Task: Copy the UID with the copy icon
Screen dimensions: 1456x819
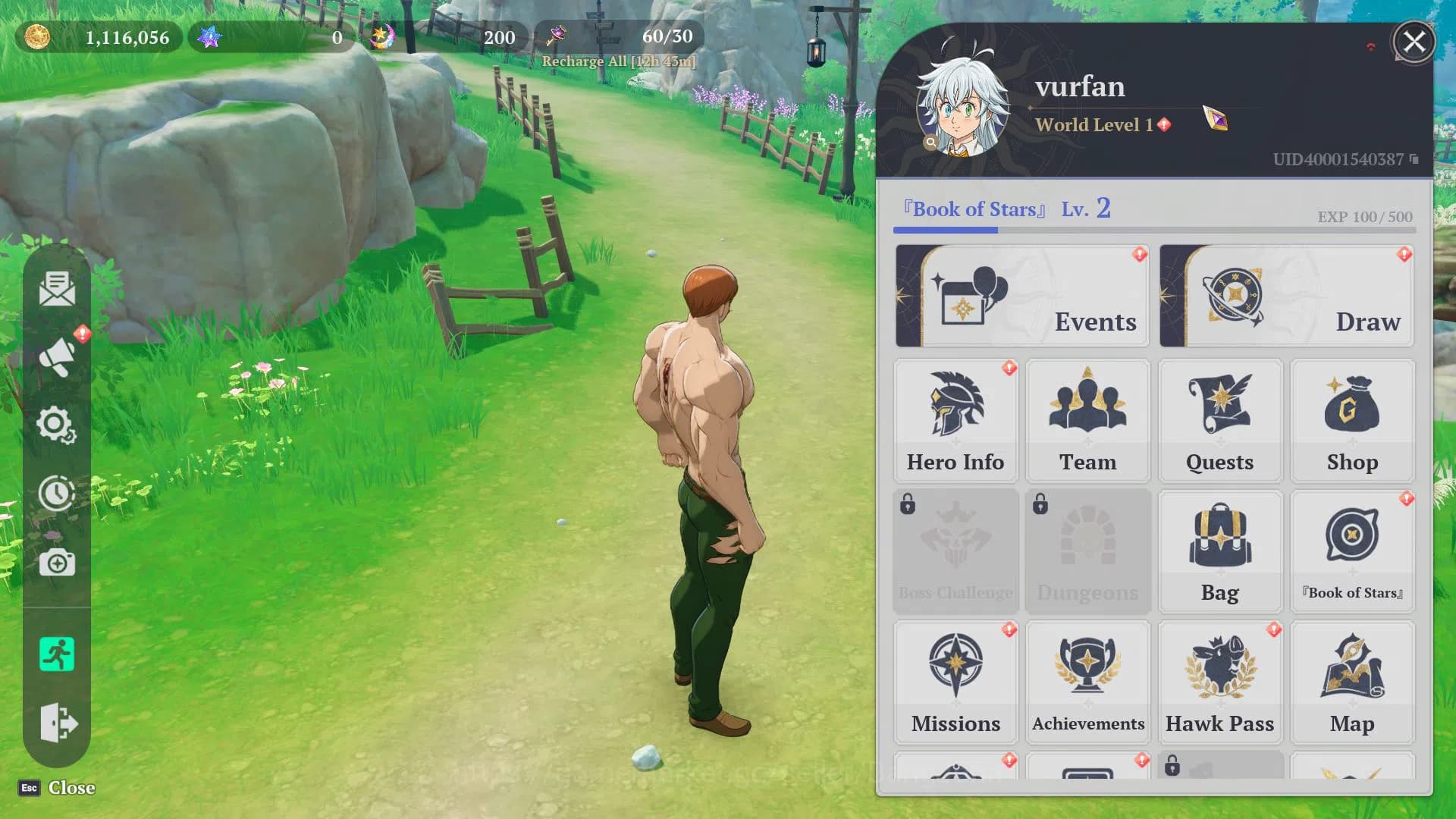Action: click(1414, 159)
